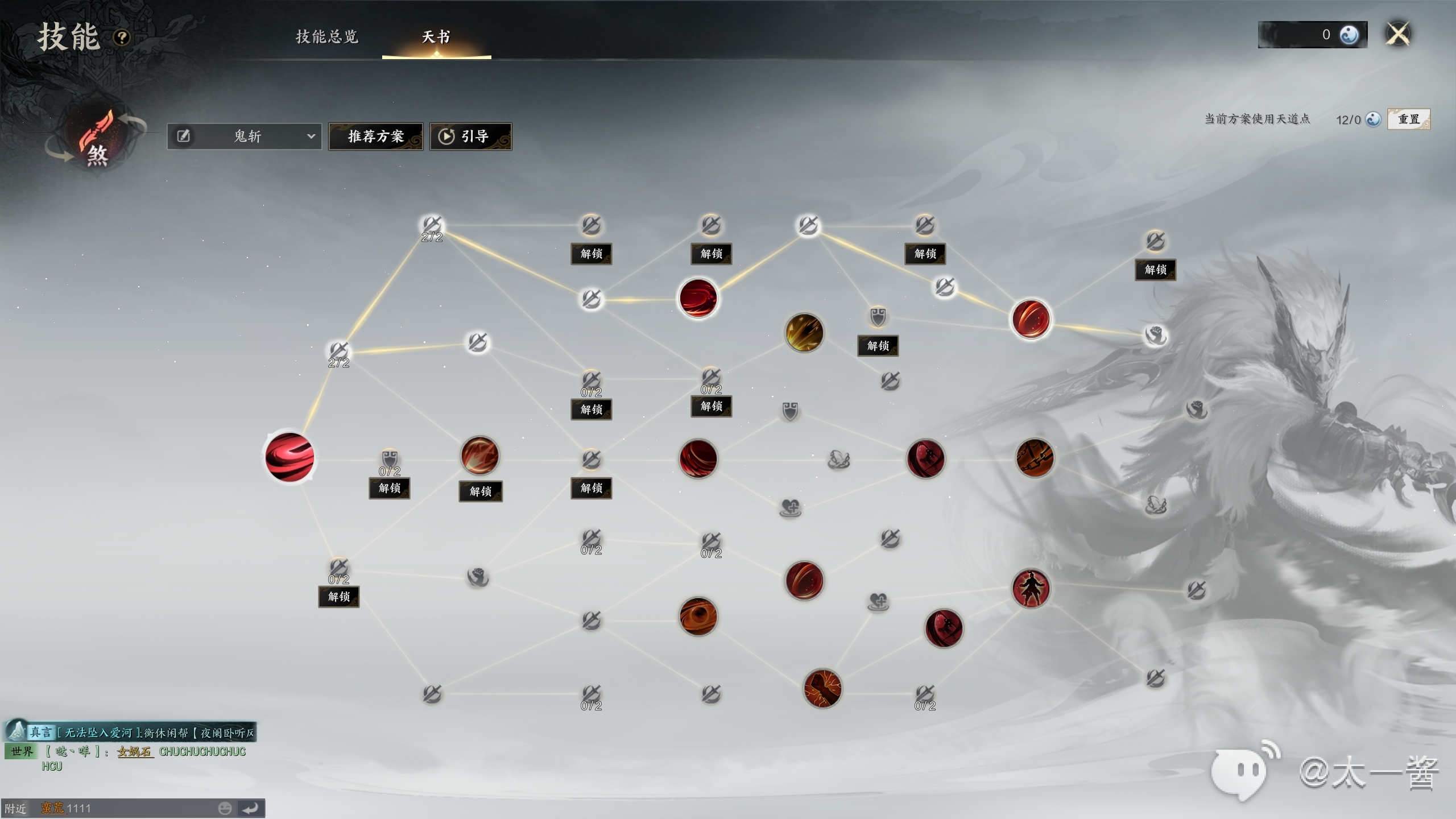Select the large red swirl root skill node

pos(289,457)
